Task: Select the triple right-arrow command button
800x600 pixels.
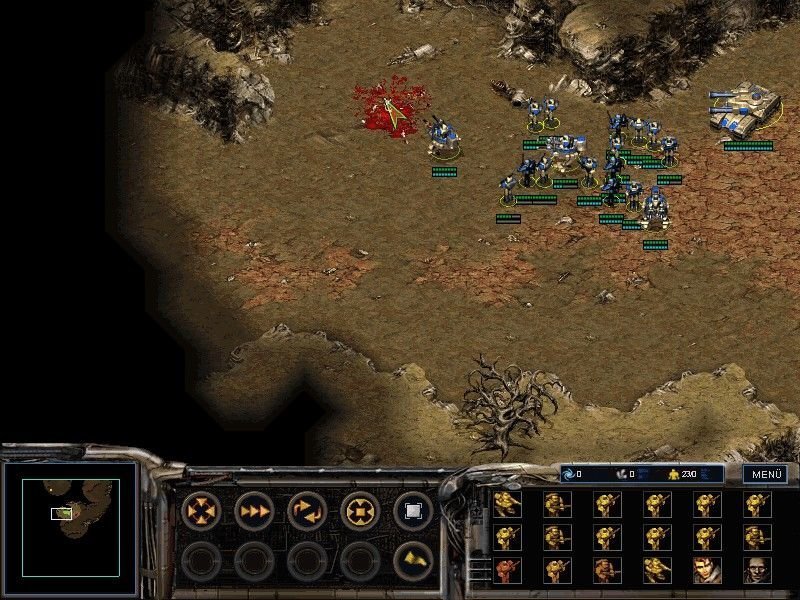Action: click(254, 511)
